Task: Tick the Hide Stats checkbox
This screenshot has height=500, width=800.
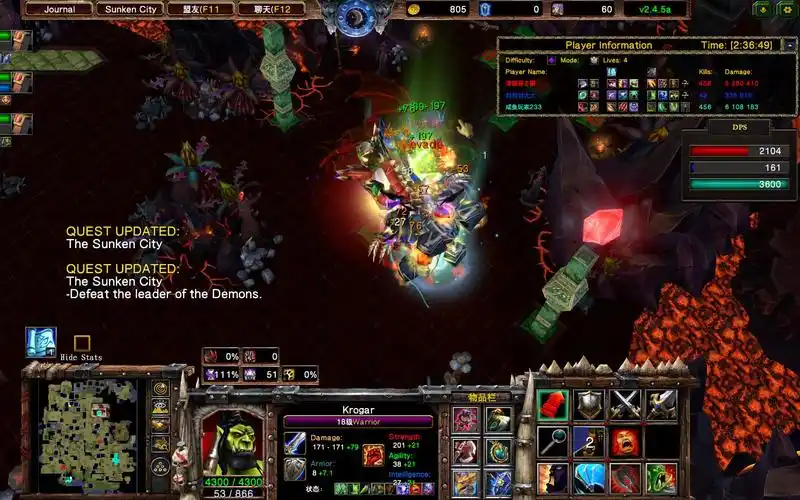Action: pyautogui.click(x=82, y=343)
